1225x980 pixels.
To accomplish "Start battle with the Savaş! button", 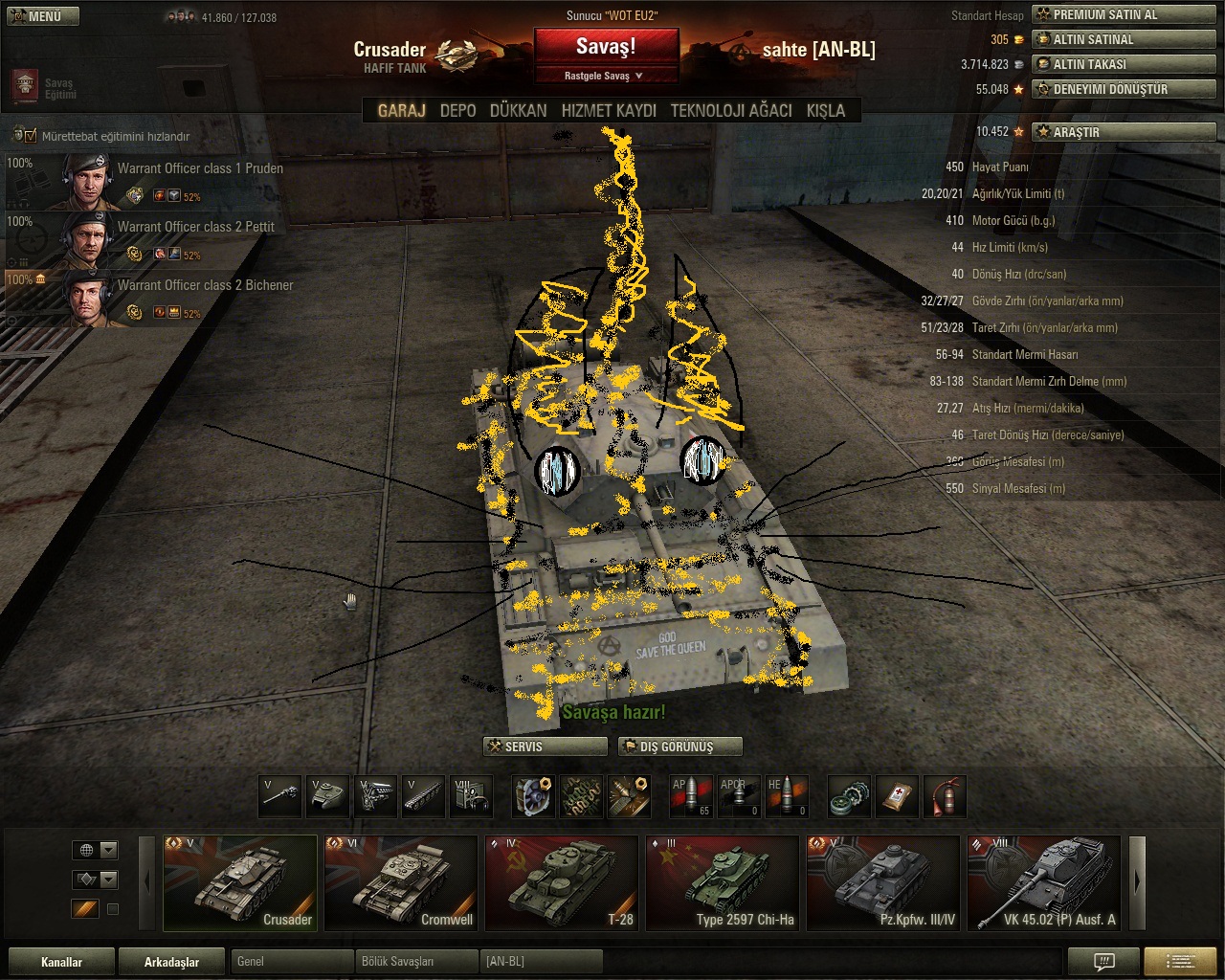I will coord(606,47).
